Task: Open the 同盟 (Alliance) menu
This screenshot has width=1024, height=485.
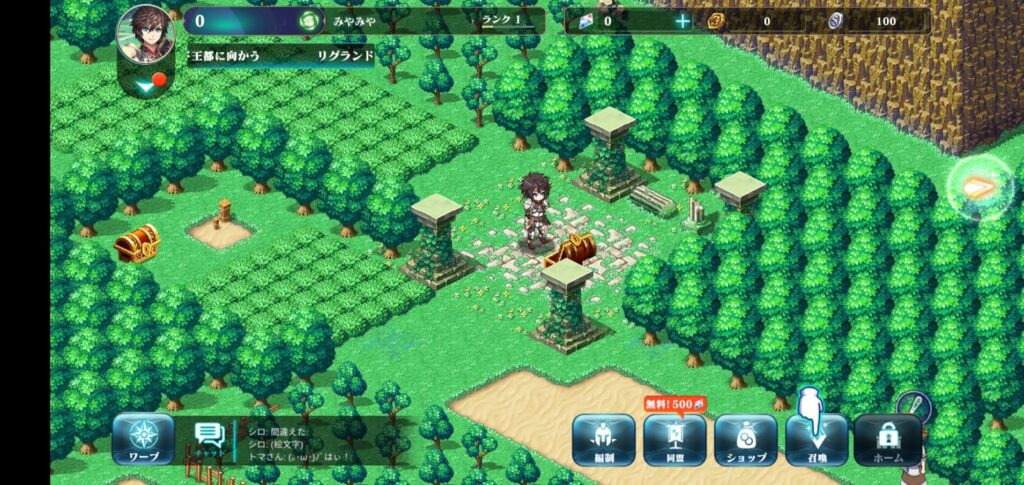Action: (x=674, y=440)
